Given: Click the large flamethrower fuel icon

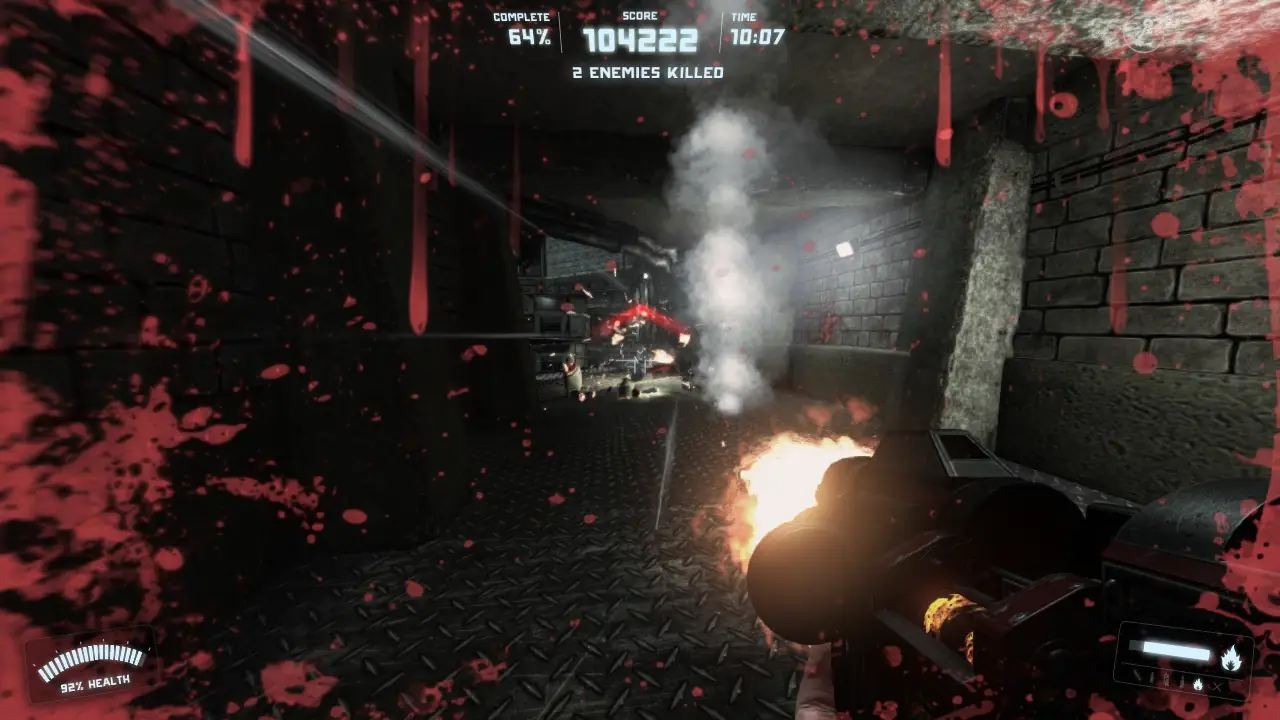Looking at the screenshot, I should click(x=1231, y=657).
